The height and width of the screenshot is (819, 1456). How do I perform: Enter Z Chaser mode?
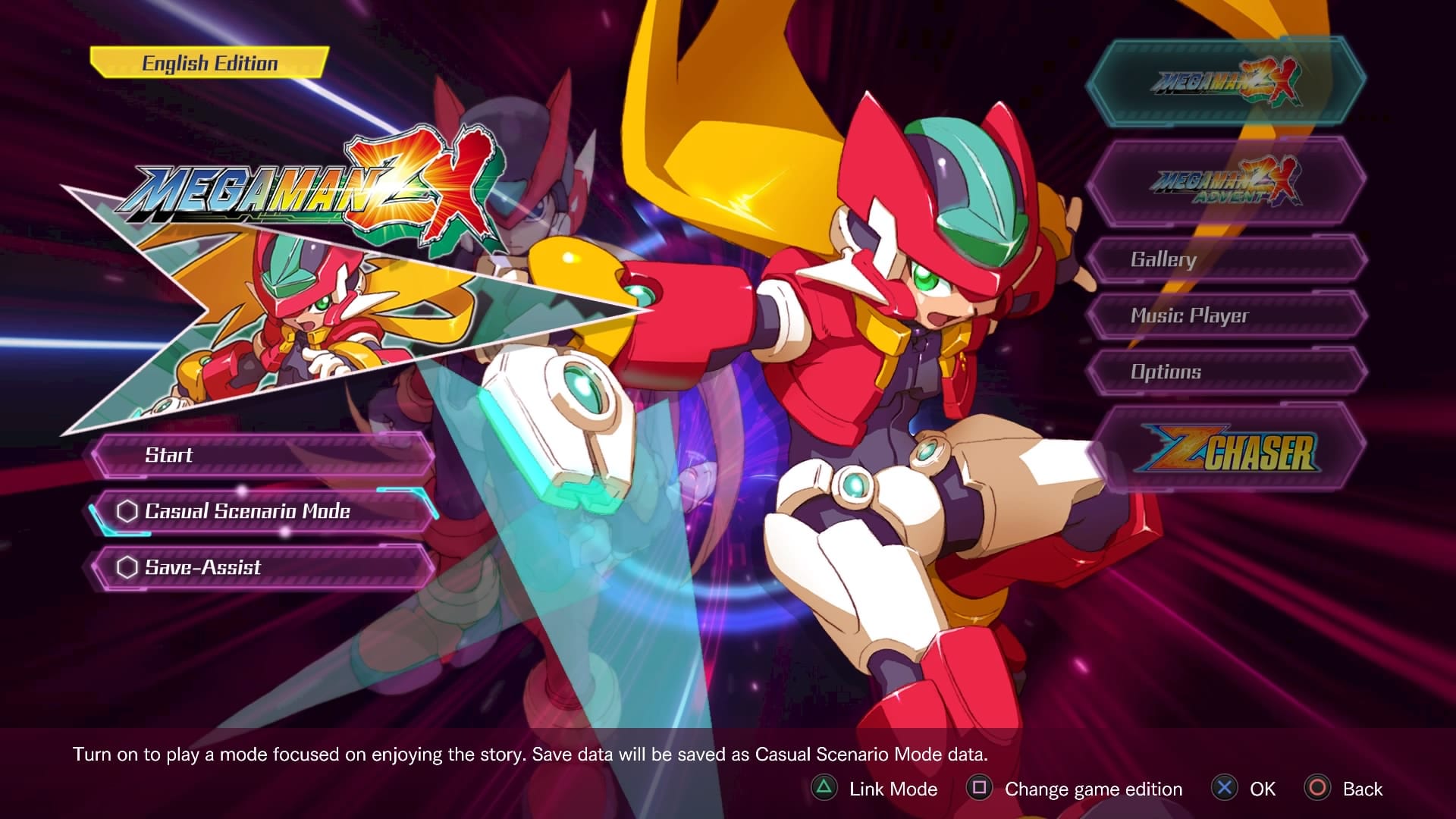[1225, 449]
